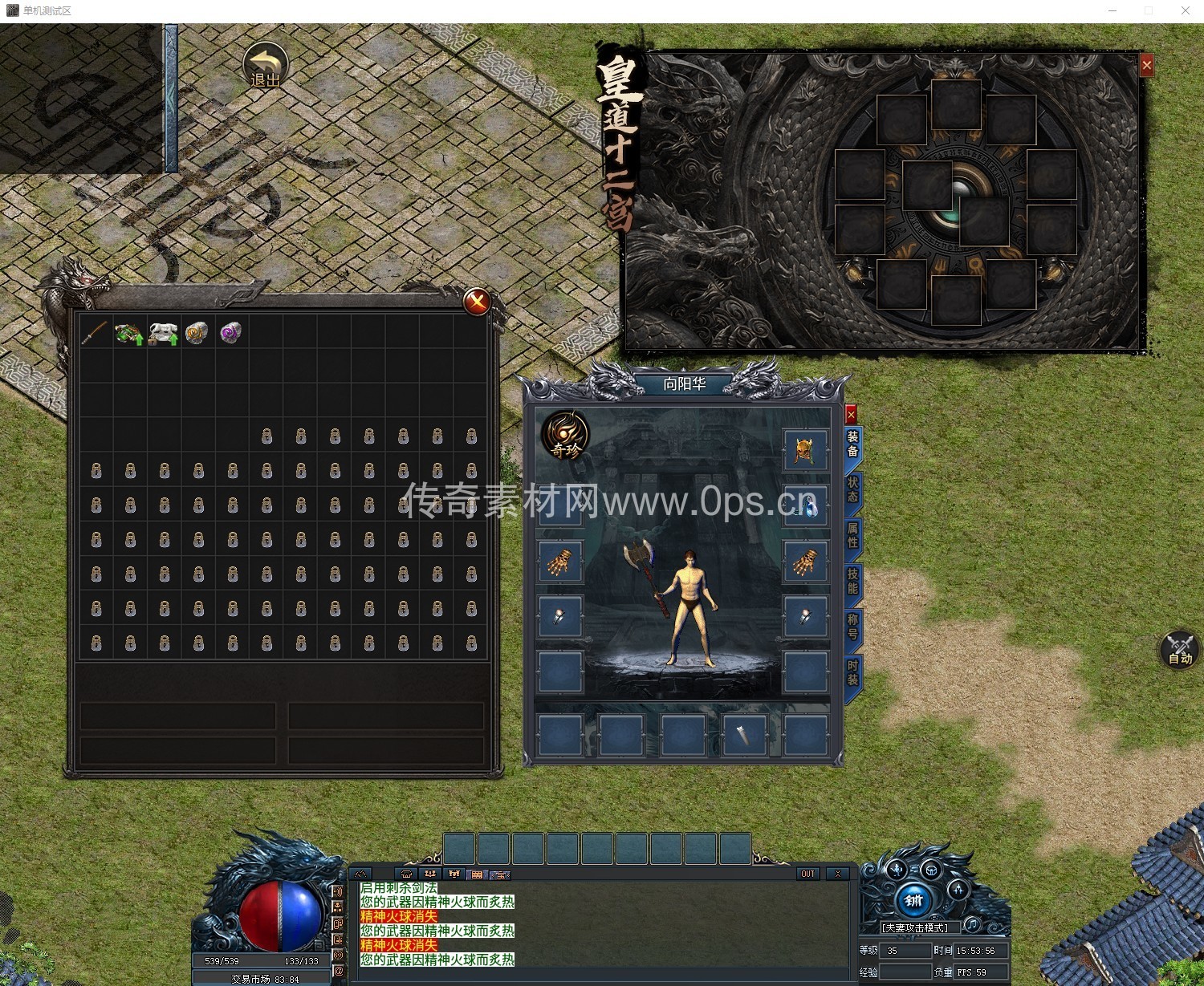Select the equipped blue necklace slot

804,505
